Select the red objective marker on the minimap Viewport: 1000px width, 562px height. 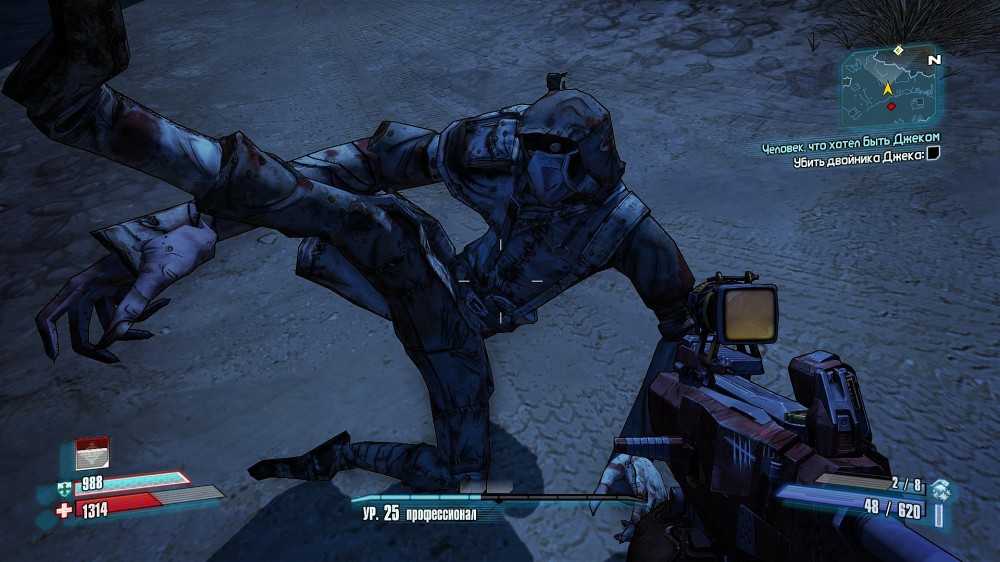891,106
